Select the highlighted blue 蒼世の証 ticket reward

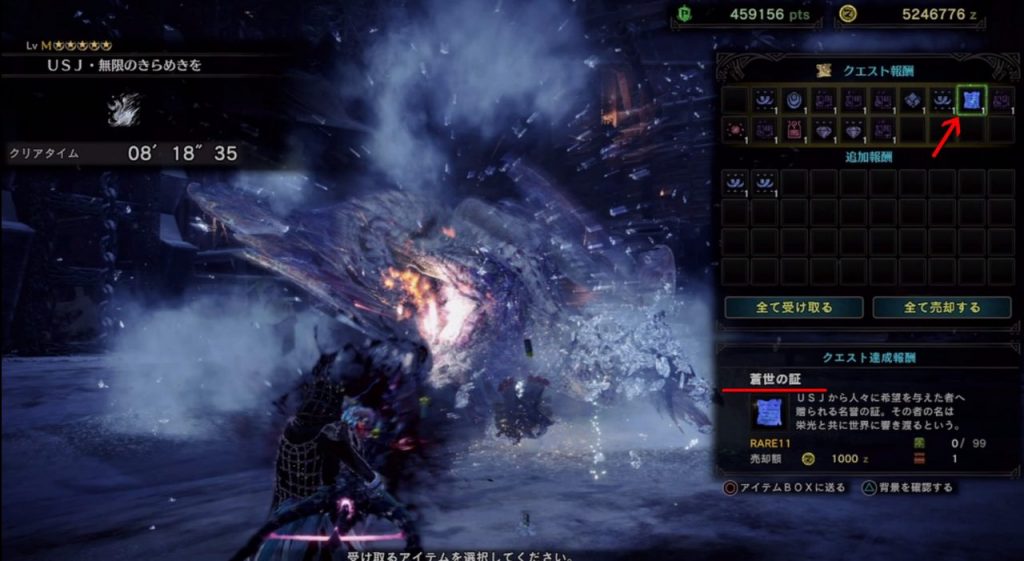(x=972, y=99)
